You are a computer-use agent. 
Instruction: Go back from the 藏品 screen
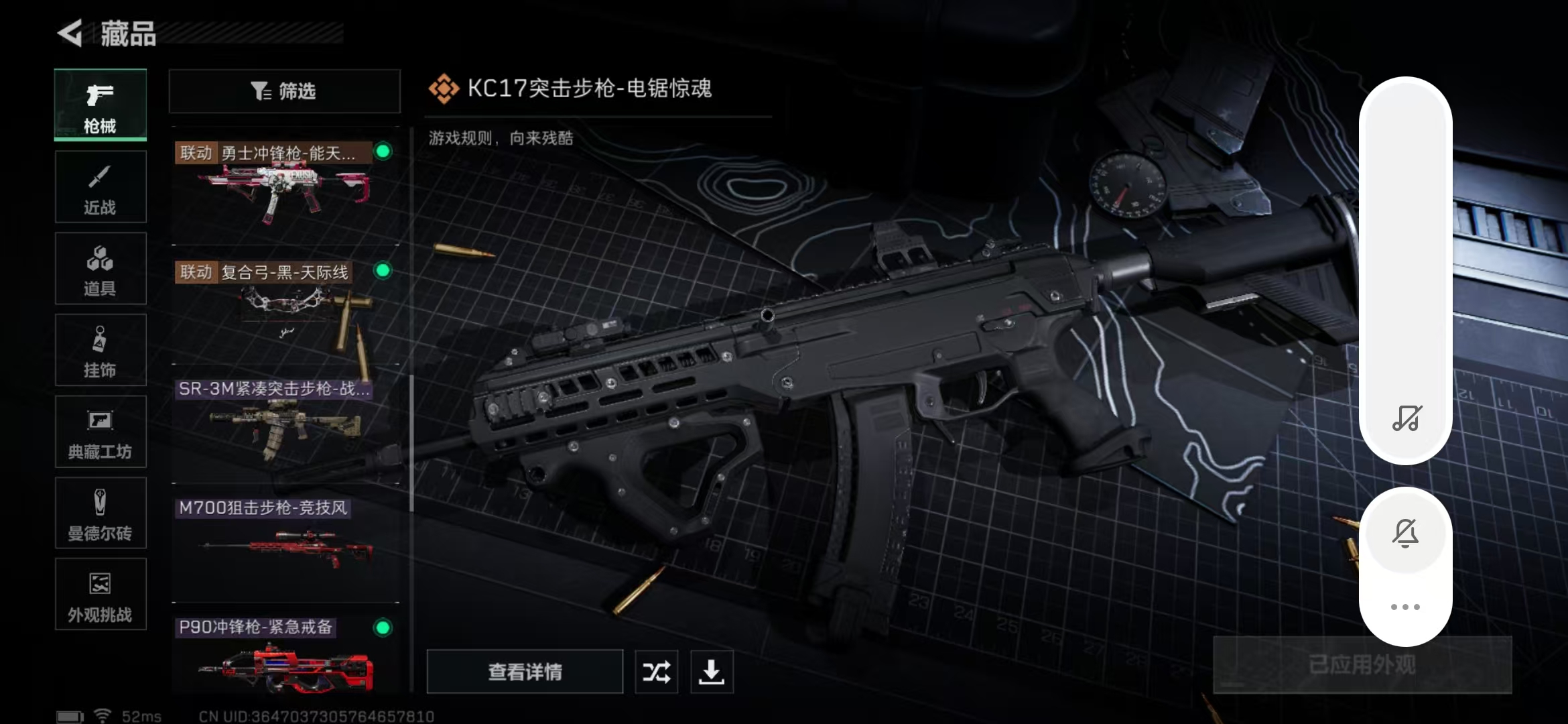click(x=70, y=33)
